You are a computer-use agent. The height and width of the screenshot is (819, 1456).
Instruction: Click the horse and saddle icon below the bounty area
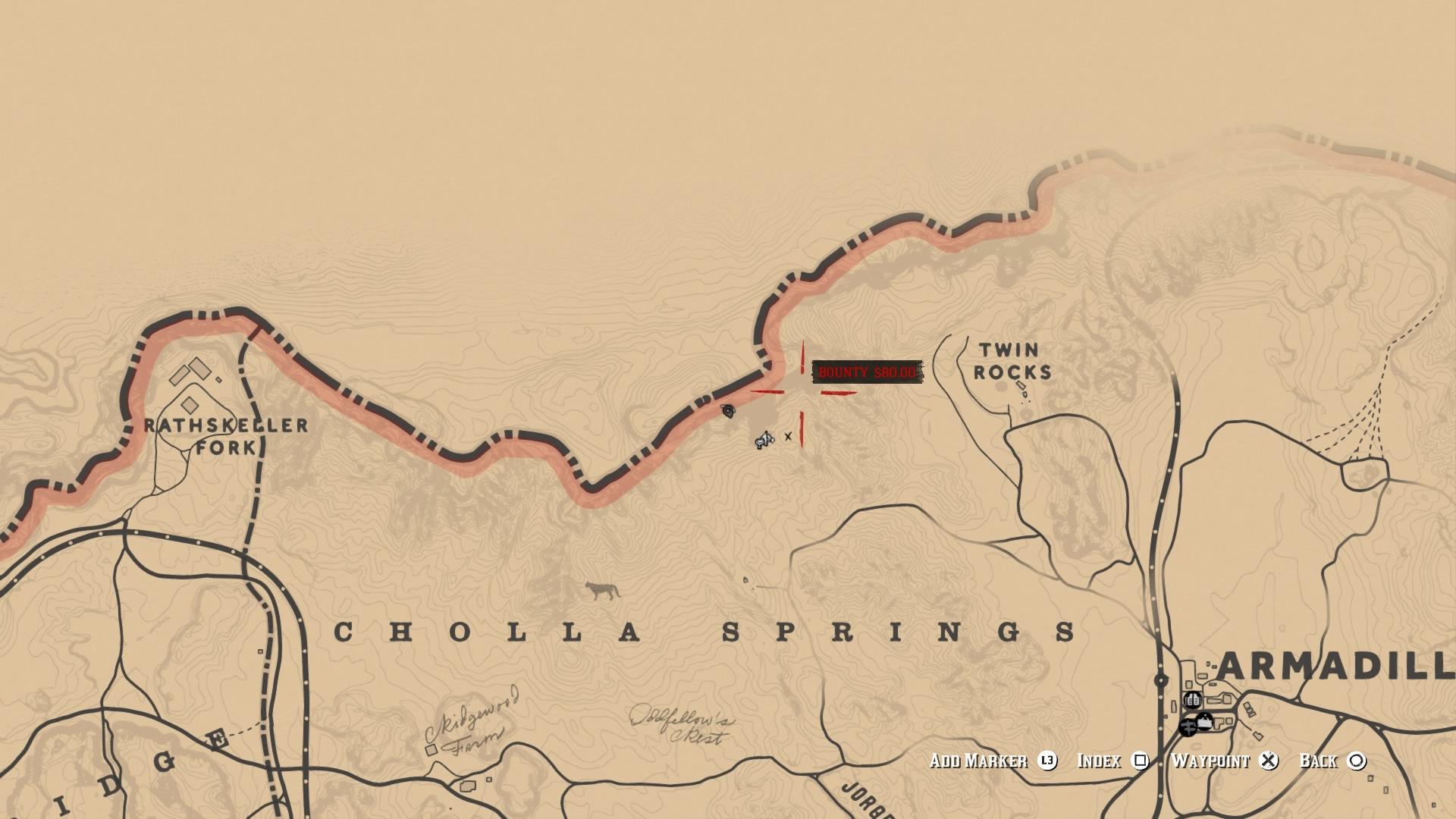[763, 440]
